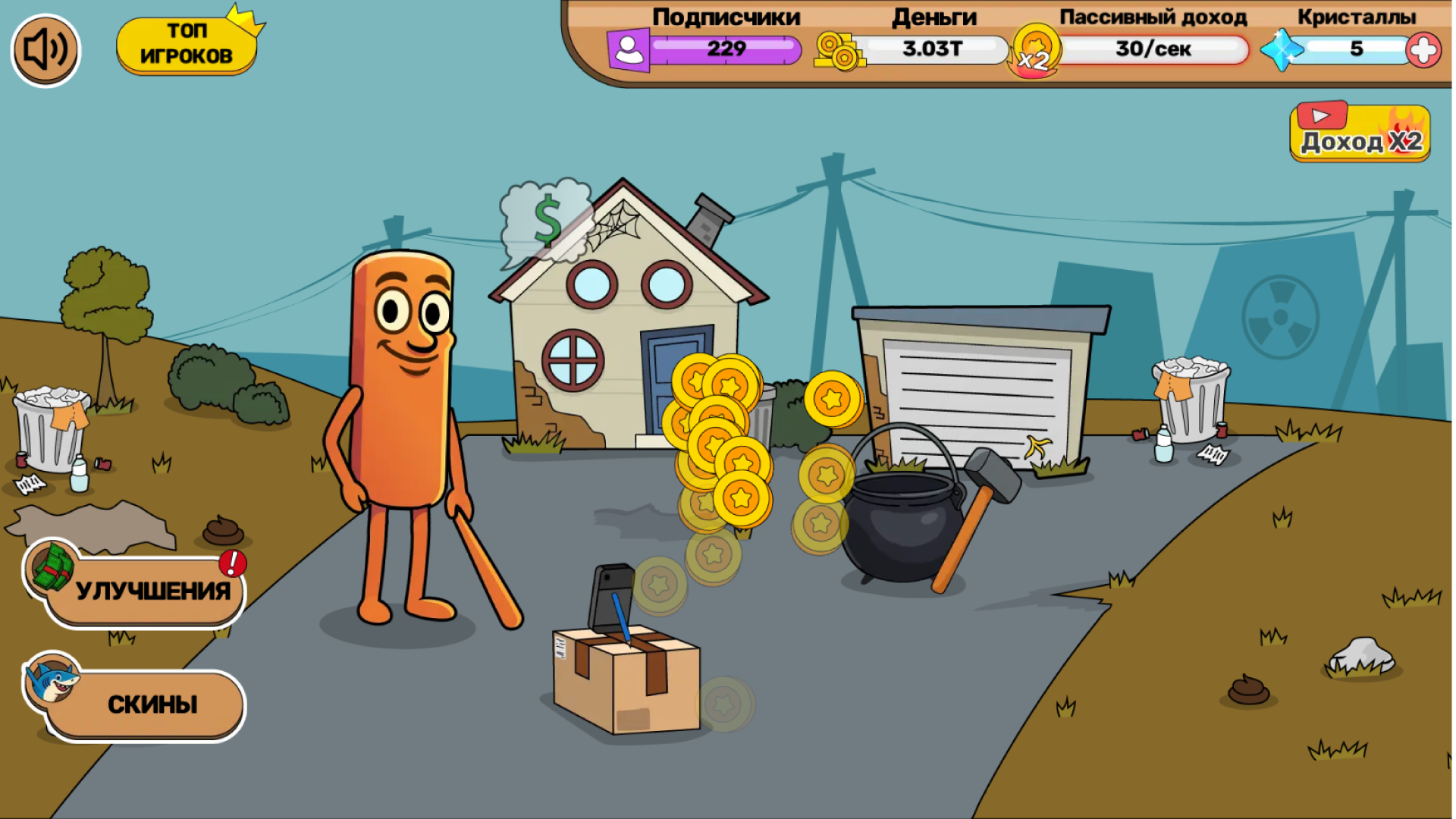Click the blue crystal icon

pyautogui.click(x=1283, y=49)
